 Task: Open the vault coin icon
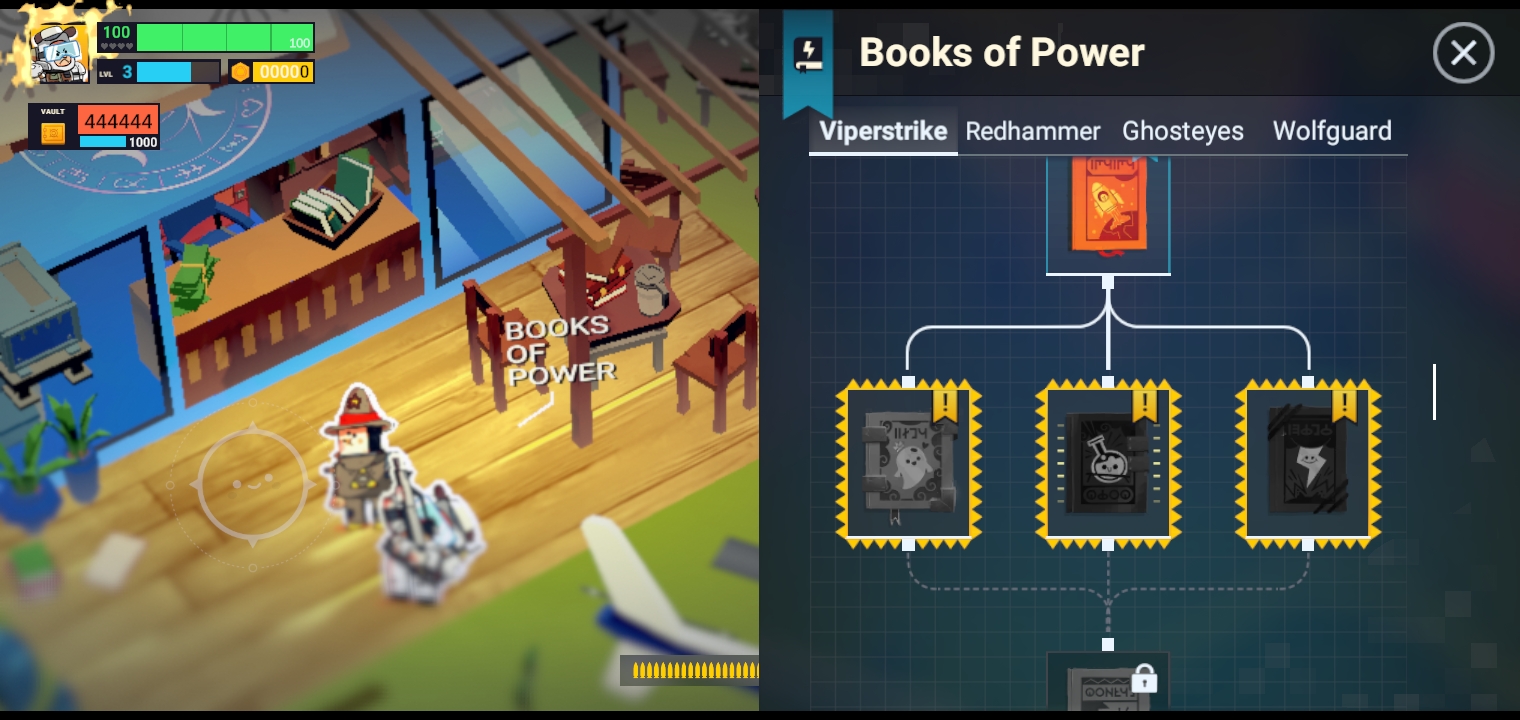point(52,132)
